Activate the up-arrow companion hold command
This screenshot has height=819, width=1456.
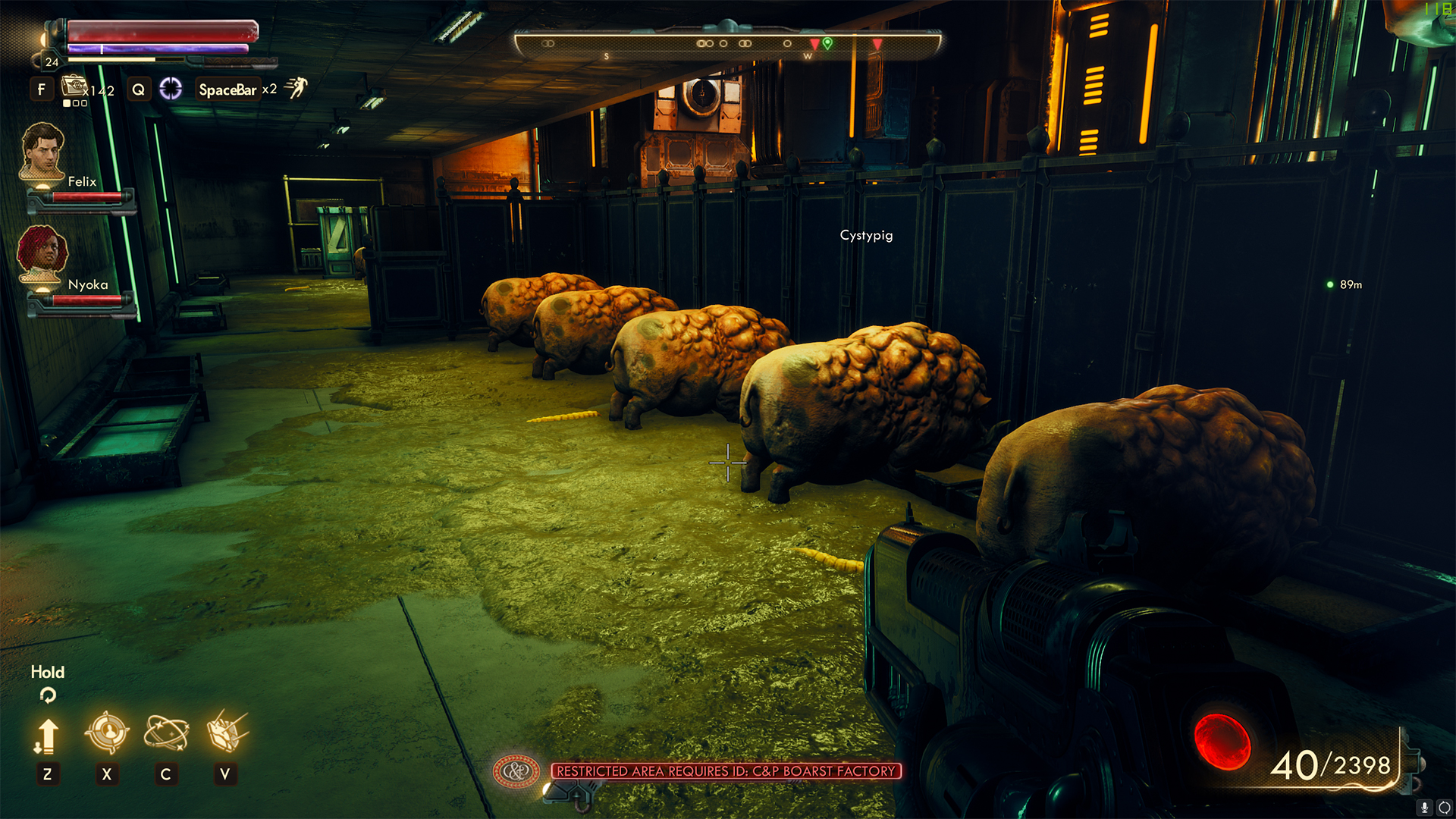pyautogui.click(x=46, y=735)
